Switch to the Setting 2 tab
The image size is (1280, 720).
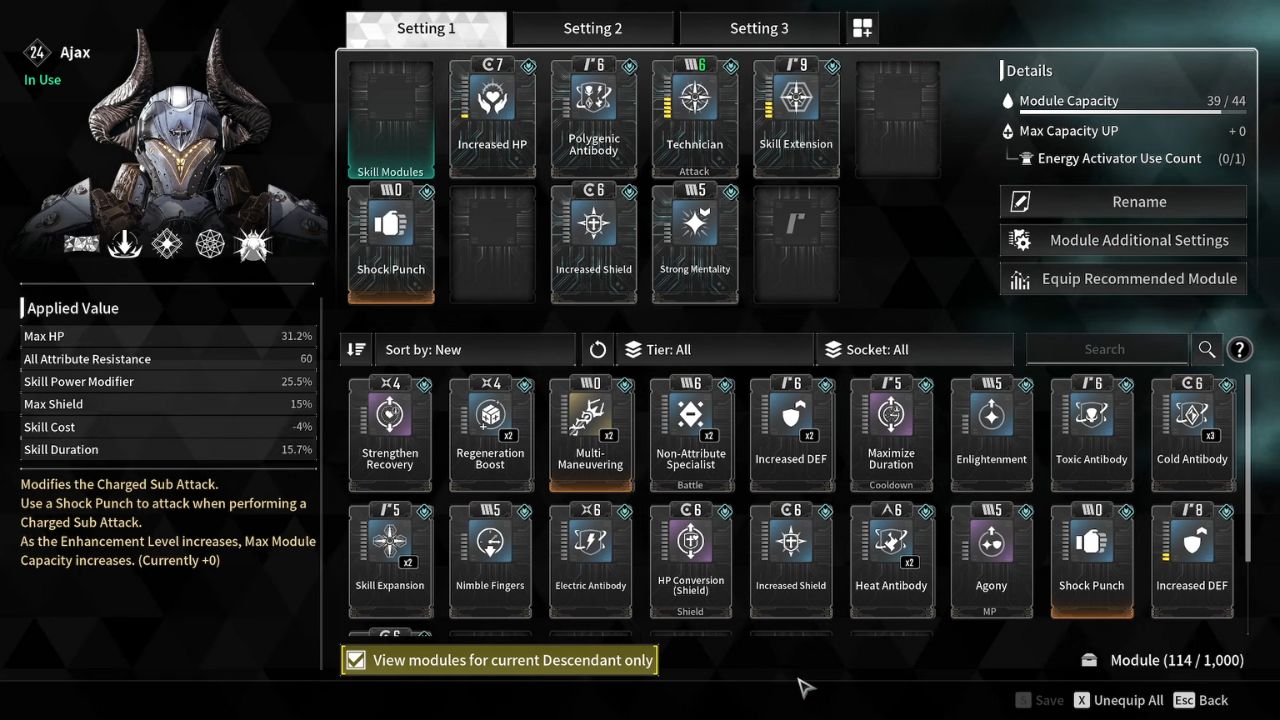tap(592, 28)
